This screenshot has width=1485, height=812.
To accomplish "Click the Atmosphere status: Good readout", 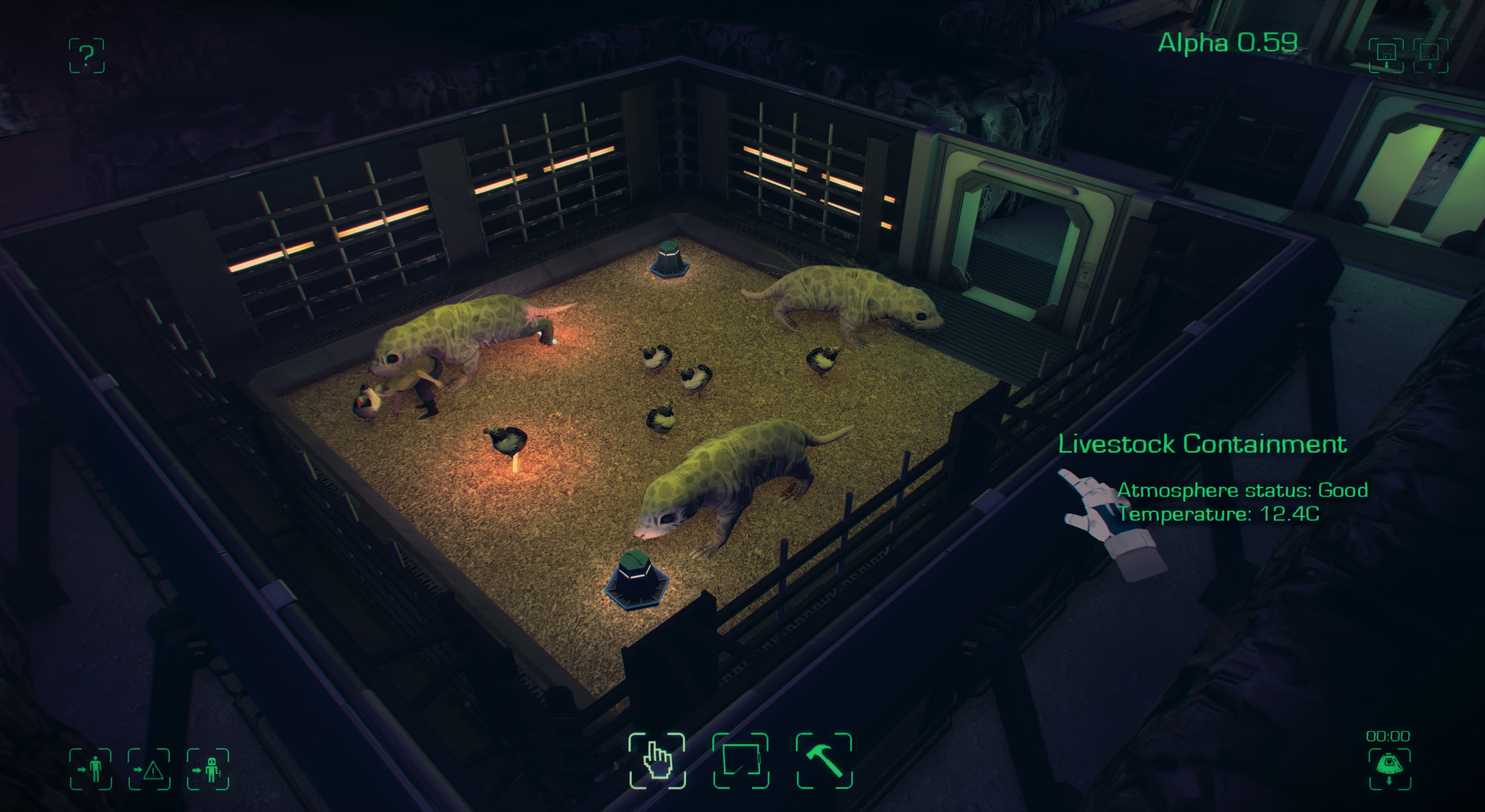I will click(x=1242, y=490).
